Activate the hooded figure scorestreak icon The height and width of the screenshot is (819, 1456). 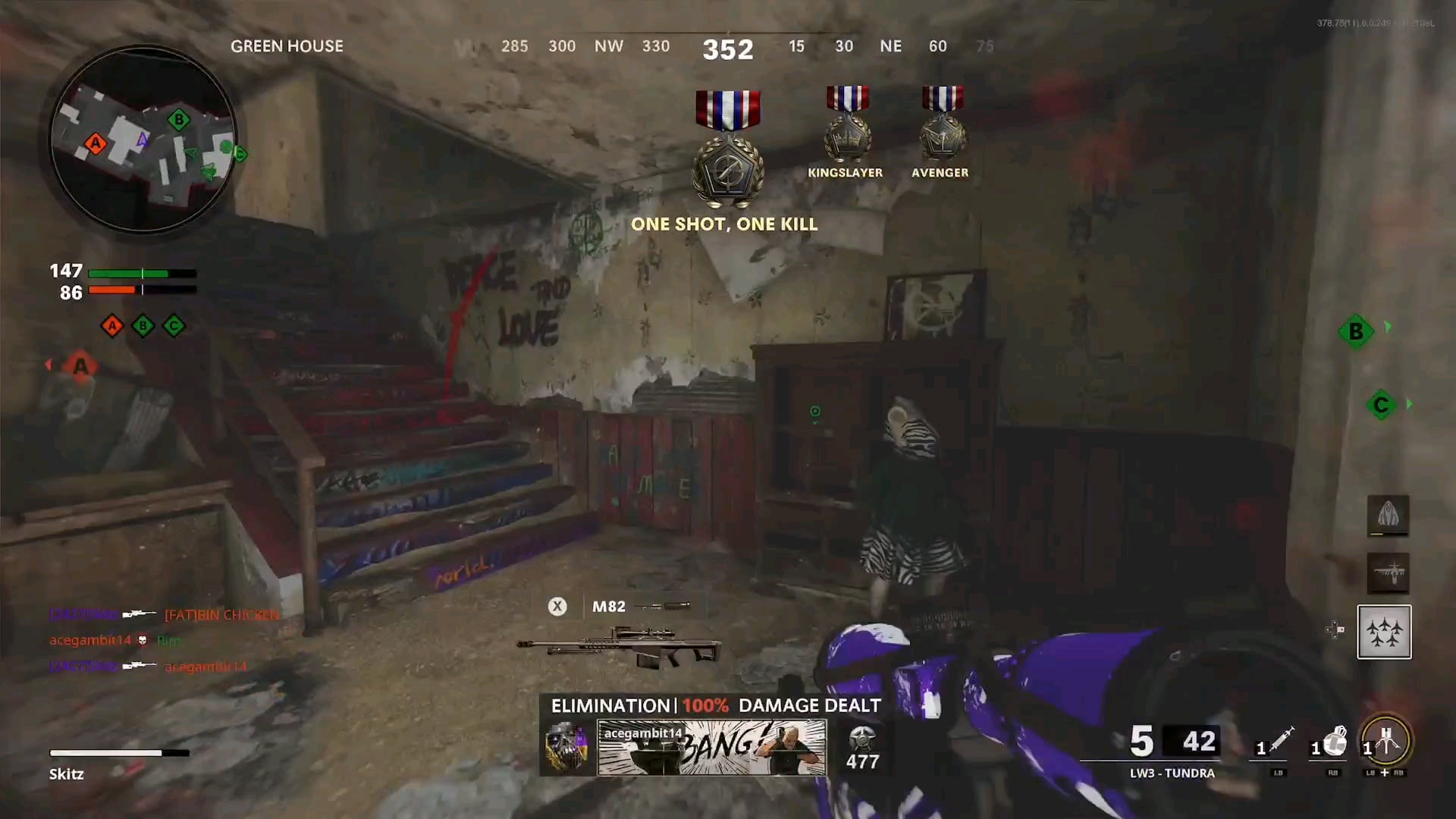coord(1388,516)
